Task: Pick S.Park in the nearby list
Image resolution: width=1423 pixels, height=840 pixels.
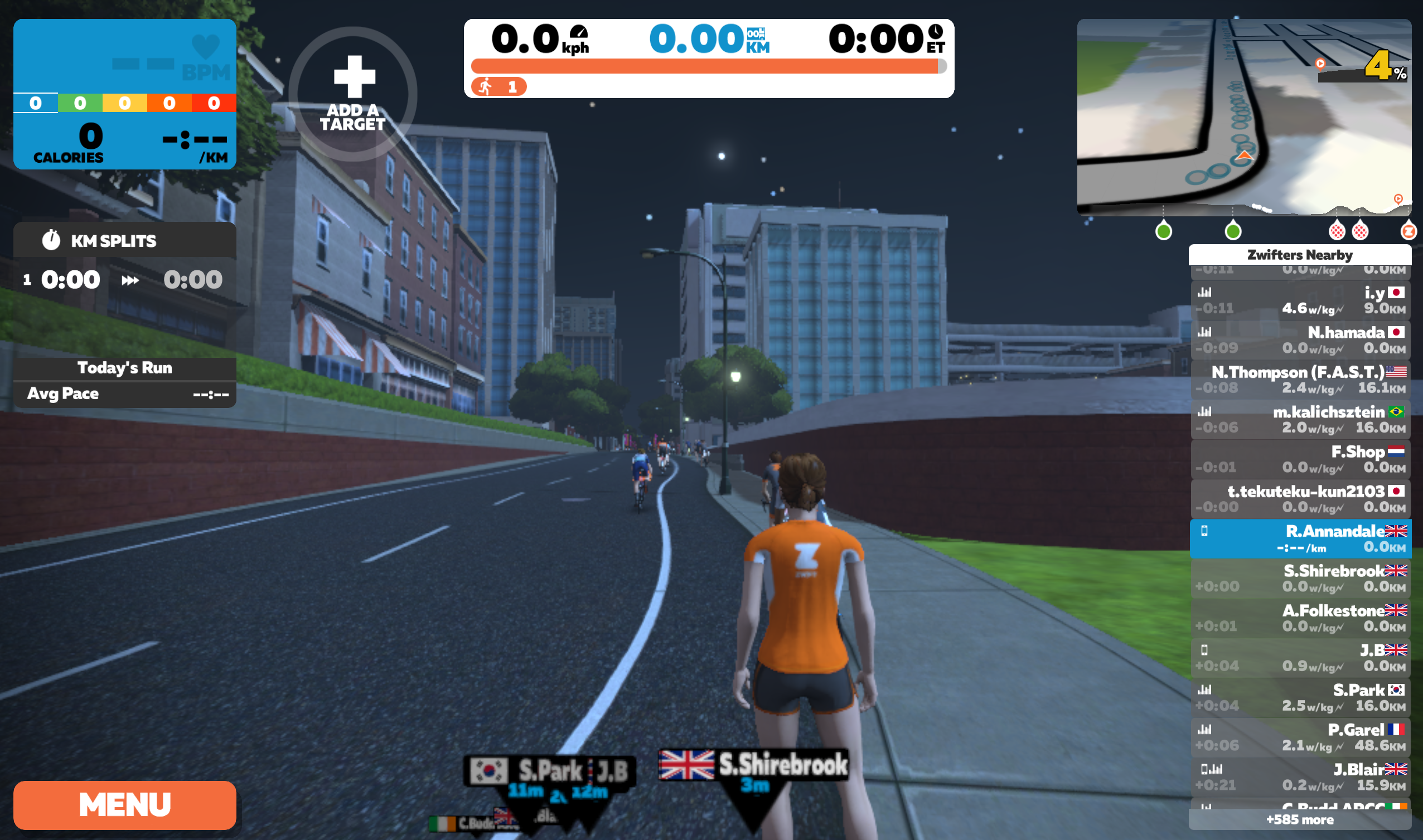Action: coord(1300,697)
